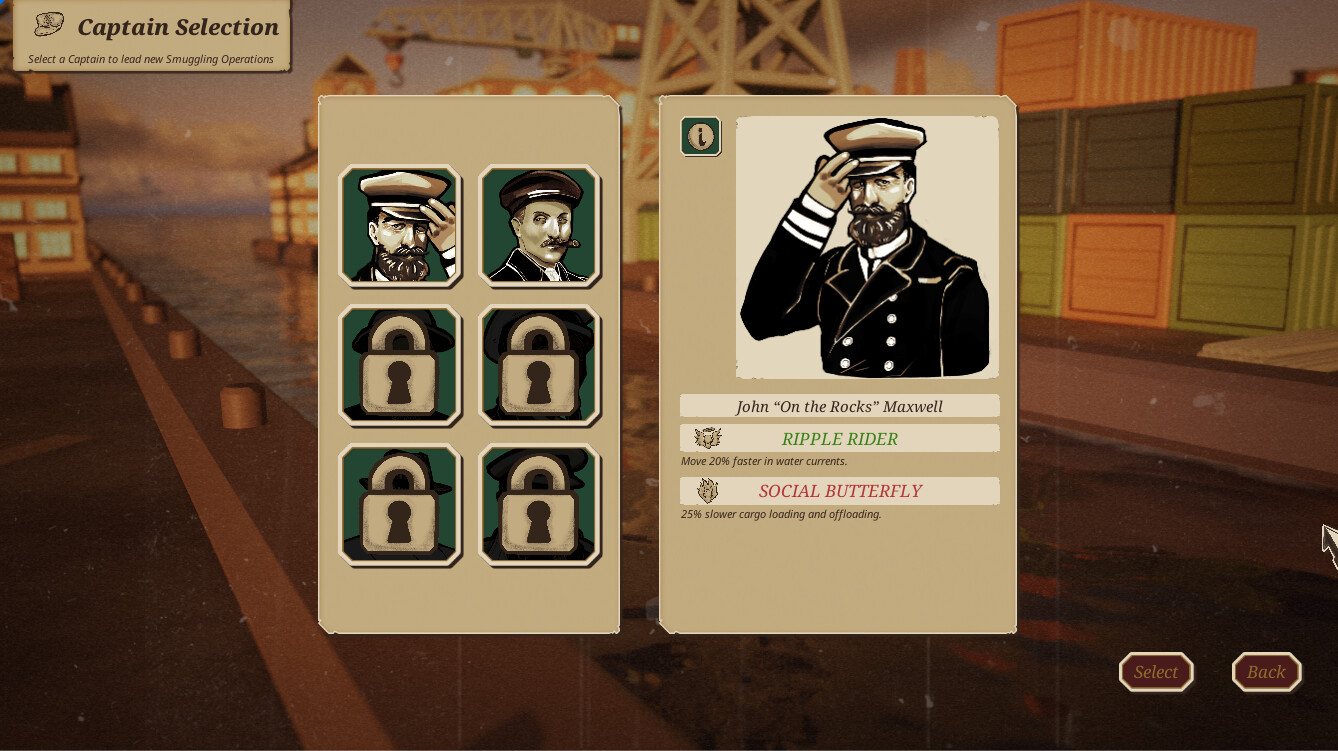Toggle the captain info 'i' button
Image resolution: width=1338 pixels, height=751 pixels.
[701, 137]
